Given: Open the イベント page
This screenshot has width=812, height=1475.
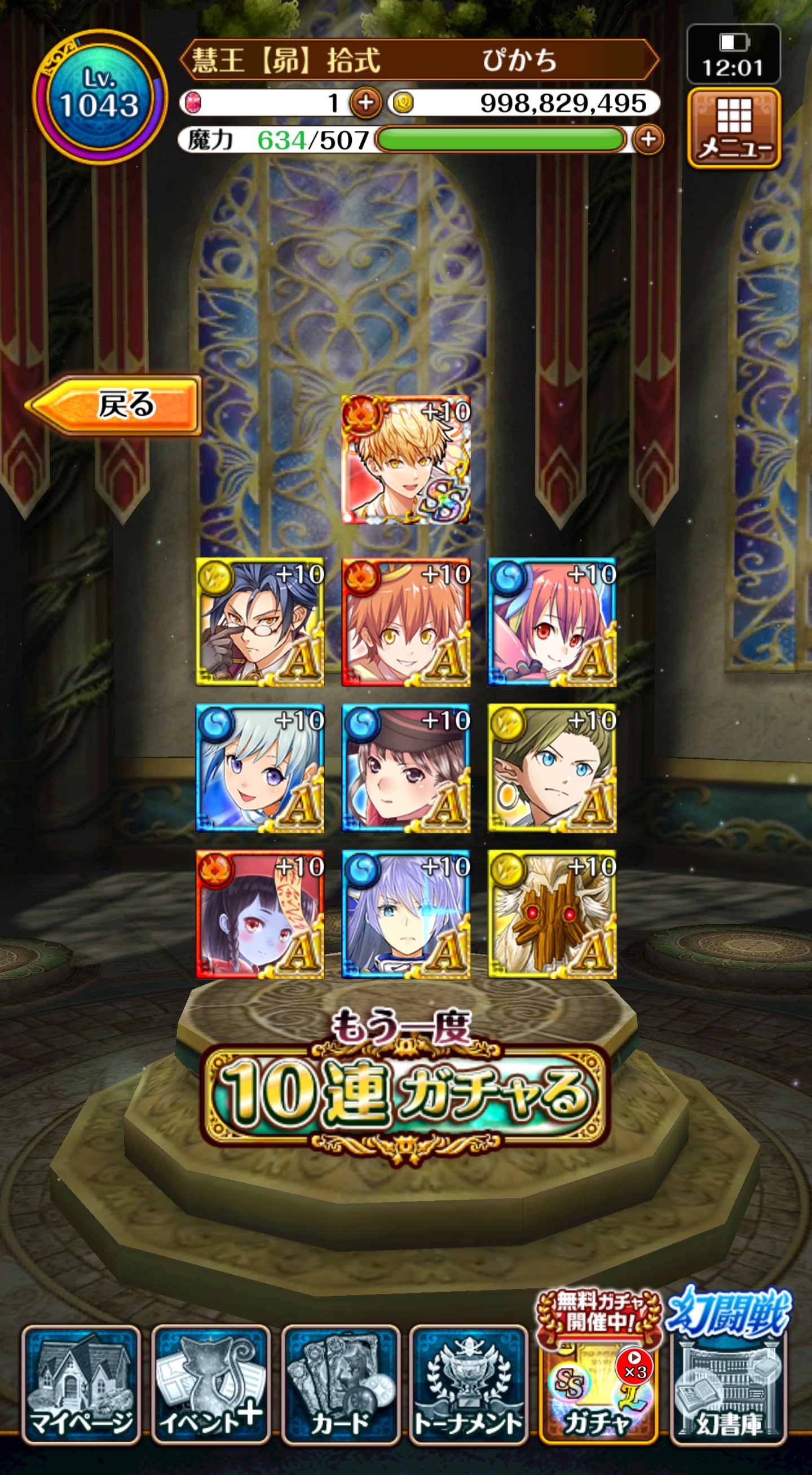Looking at the screenshot, I should coord(210,1385).
